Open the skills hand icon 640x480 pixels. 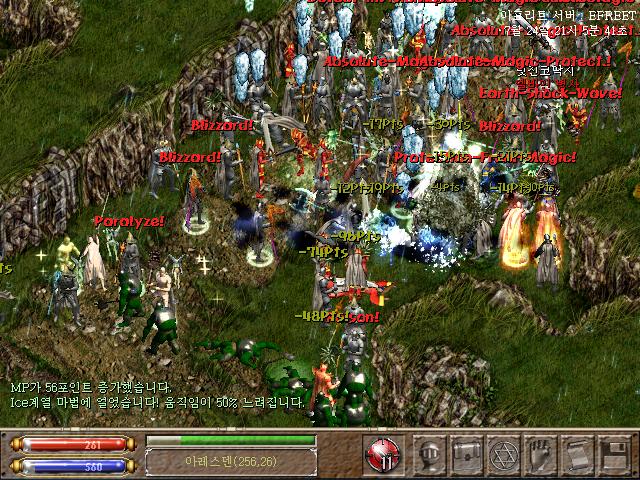click(x=540, y=454)
